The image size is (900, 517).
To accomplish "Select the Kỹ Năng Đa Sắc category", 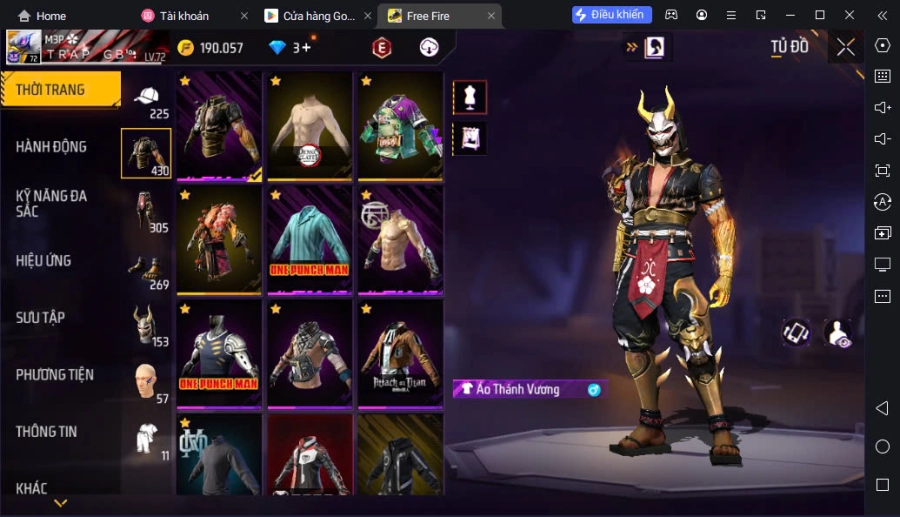I will pyautogui.click(x=52, y=203).
